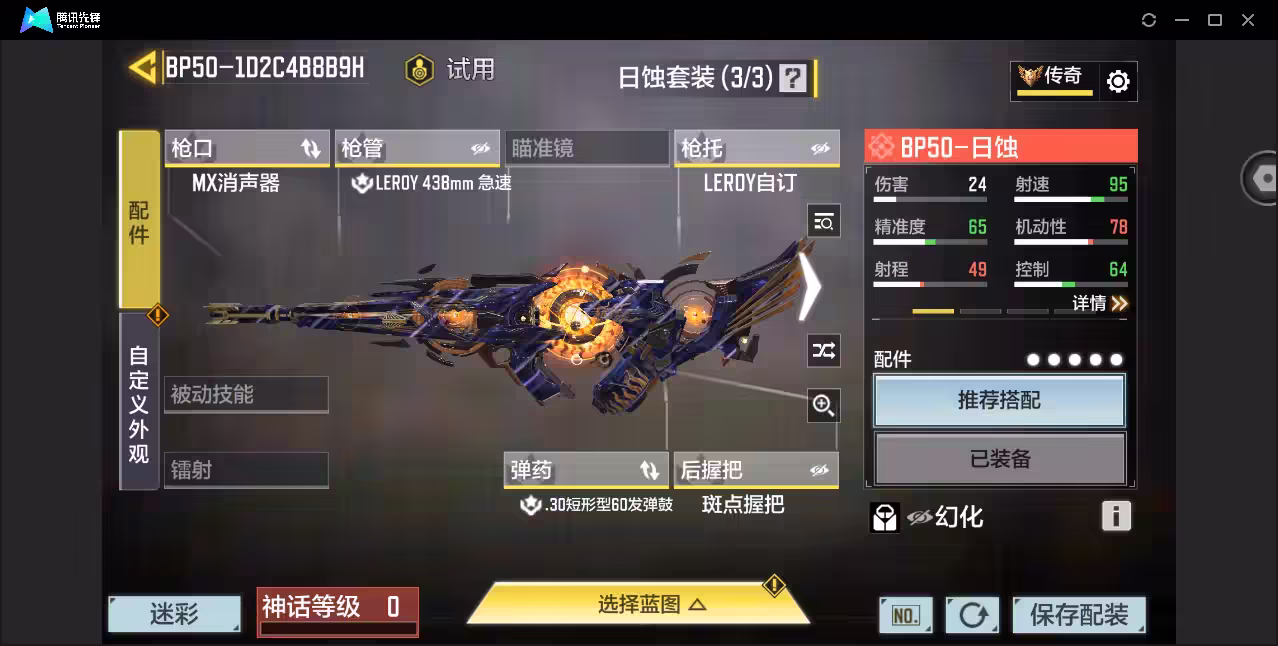The height and width of the screenshot is (646, 1278).
Task: Select the 配件 attachments tab
Action: [139, 220]
